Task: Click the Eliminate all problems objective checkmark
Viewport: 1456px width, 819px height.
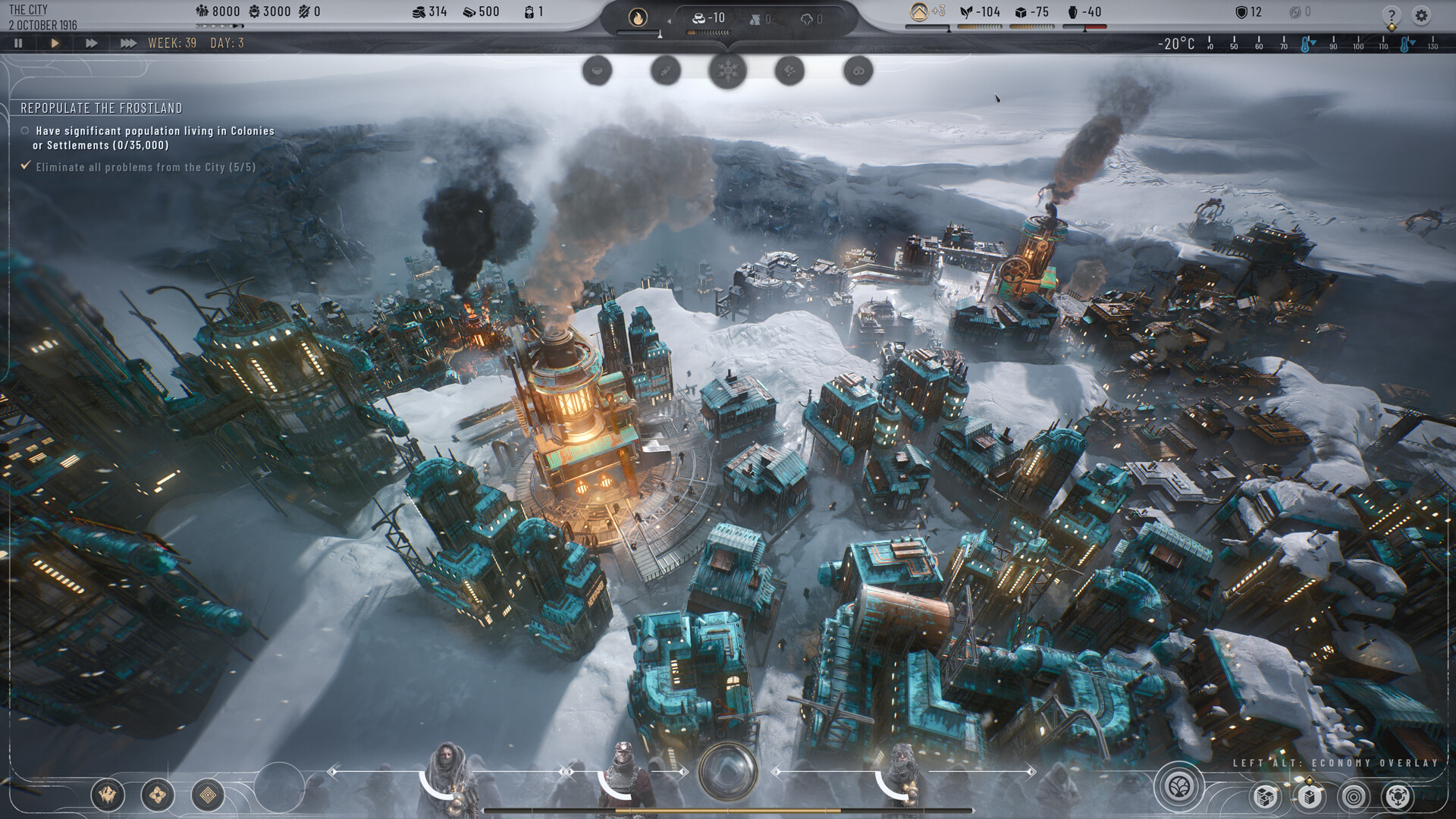Action: click(x=24, y=169)
